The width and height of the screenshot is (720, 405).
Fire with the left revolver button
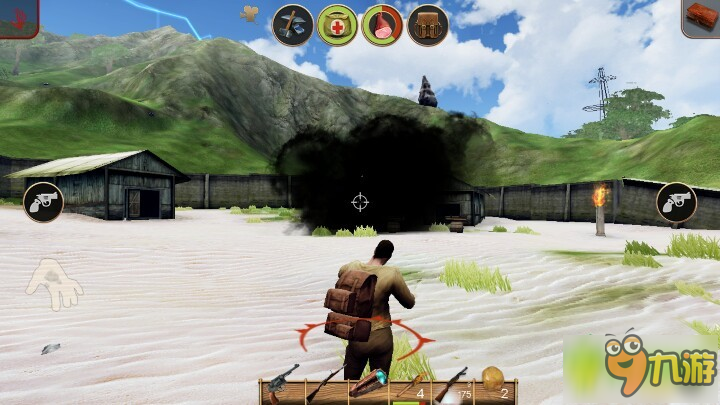click(43, 202)
